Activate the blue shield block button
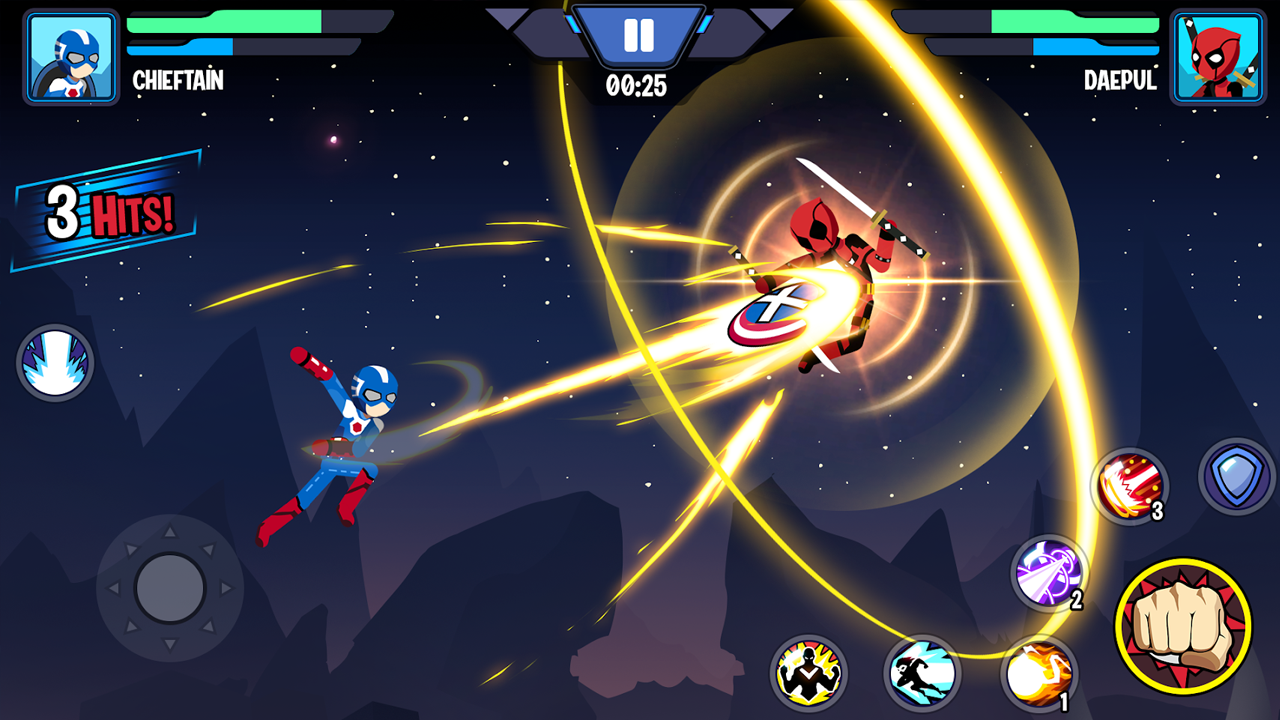The image size is (1280, 720). coord(1237,476)
